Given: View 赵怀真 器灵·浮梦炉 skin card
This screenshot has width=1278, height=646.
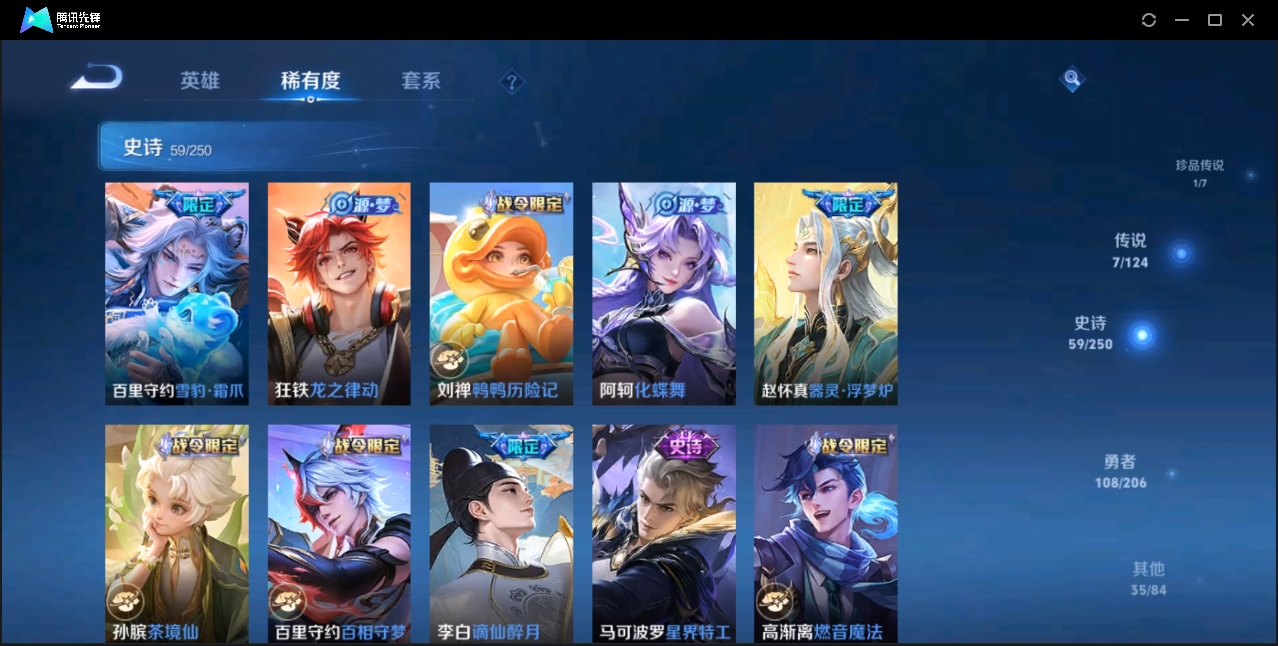Looking at the screenshot, I should [x=825, y=293].
